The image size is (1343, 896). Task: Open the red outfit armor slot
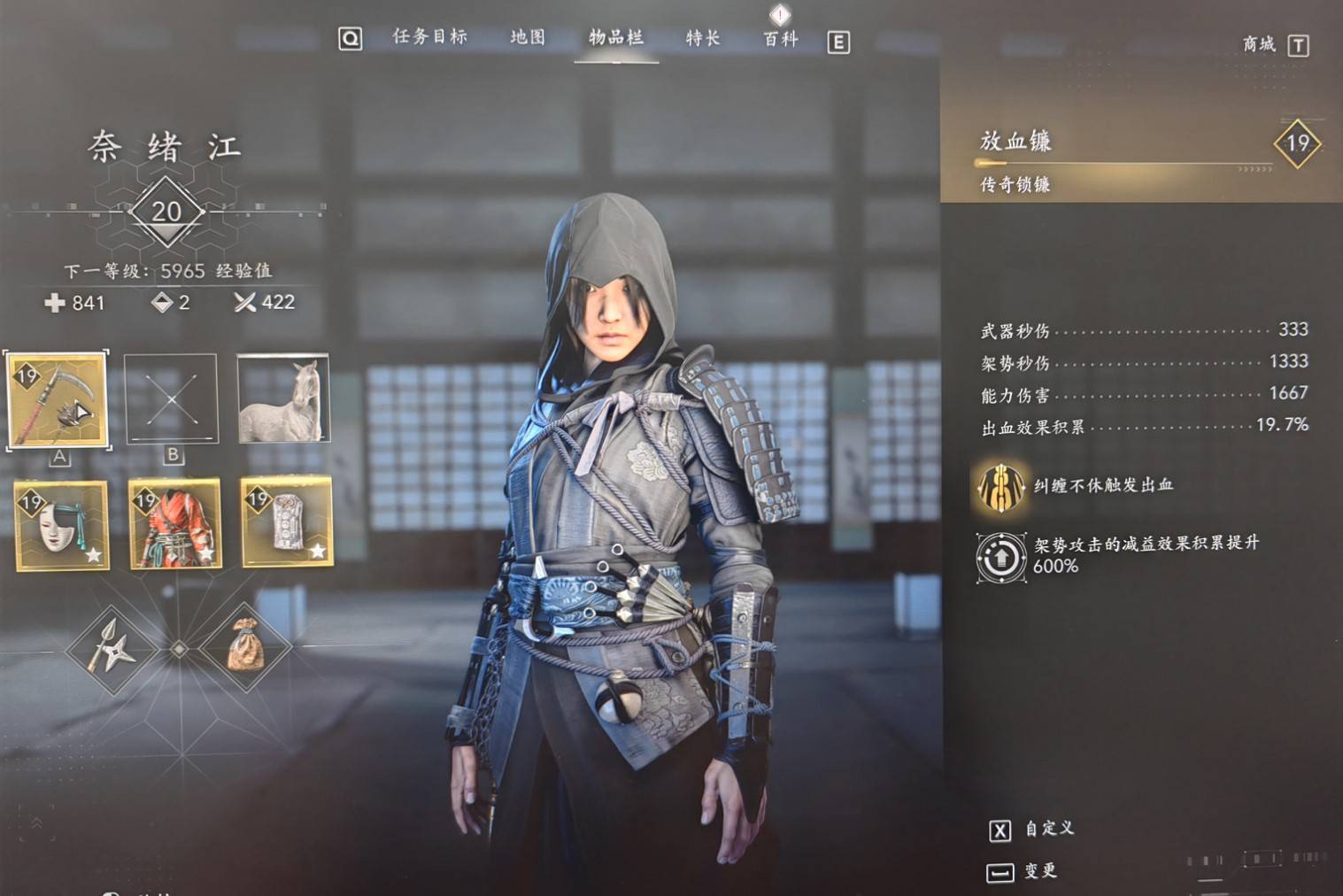[x=174, y=525]
